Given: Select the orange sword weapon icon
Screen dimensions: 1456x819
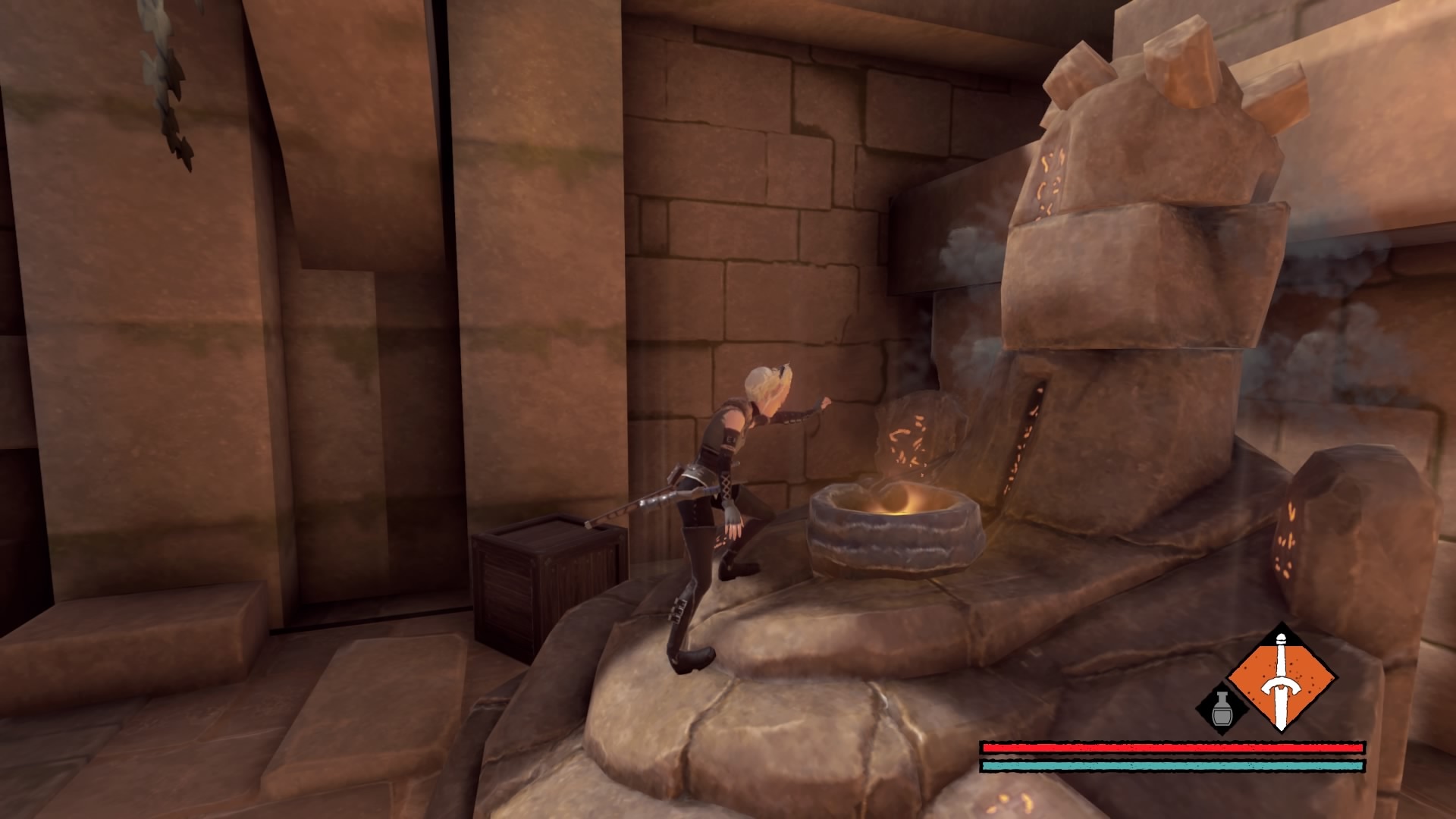Looking at the screenshot, I should 1281,679.
